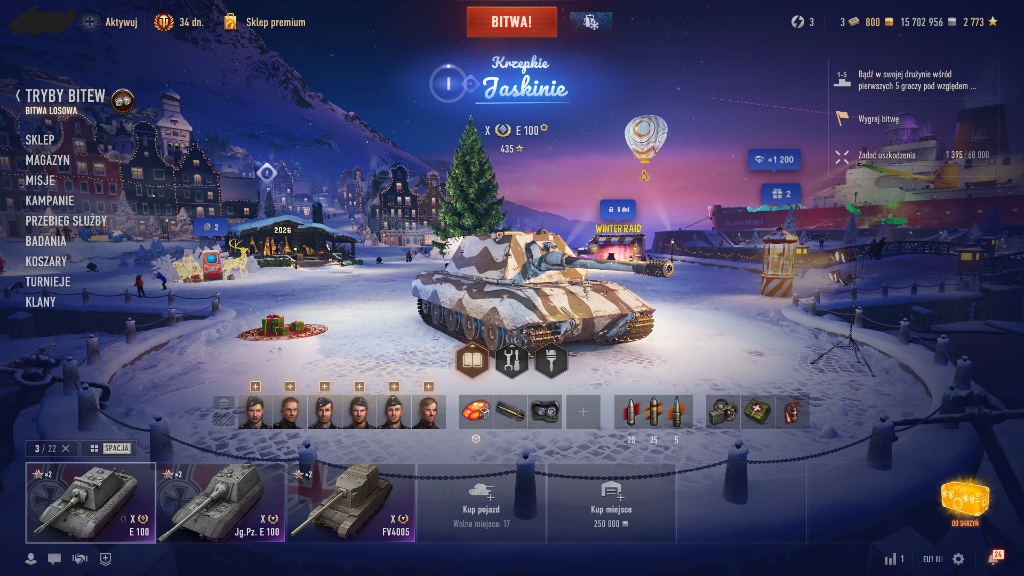Buy a new vehicle via Kup pojazd

[481, 502]
